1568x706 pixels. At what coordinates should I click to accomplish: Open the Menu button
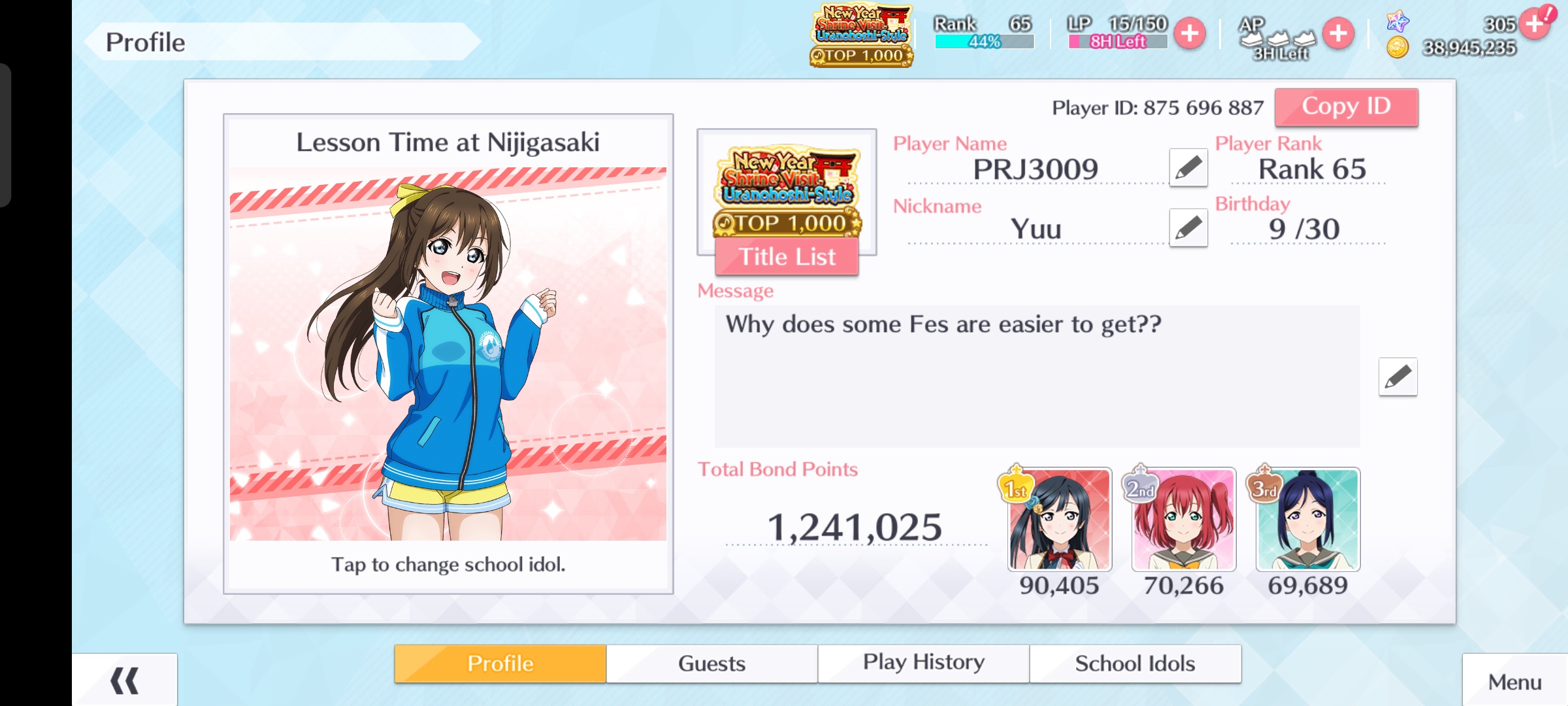point(1514,682)
